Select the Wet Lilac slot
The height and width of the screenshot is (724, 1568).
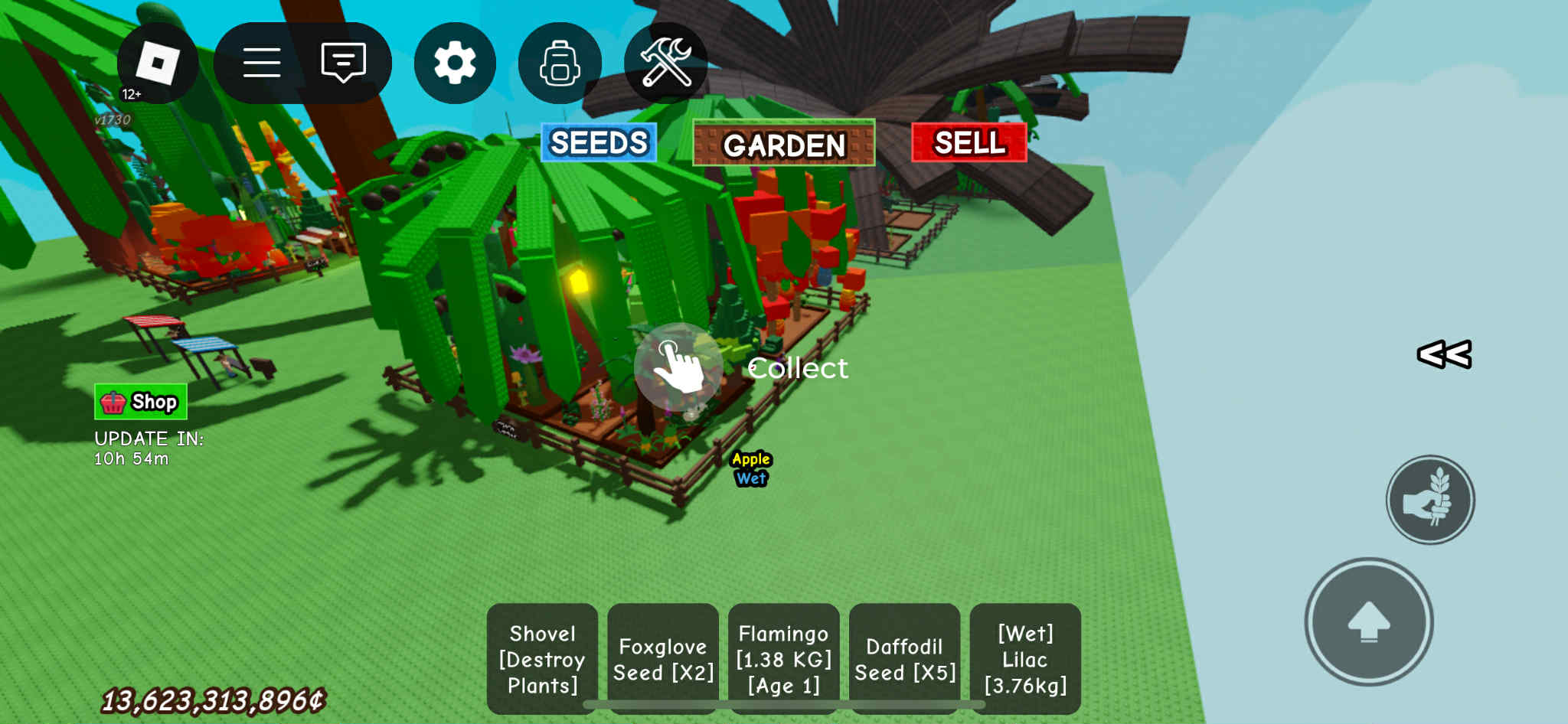[1025, 659]
